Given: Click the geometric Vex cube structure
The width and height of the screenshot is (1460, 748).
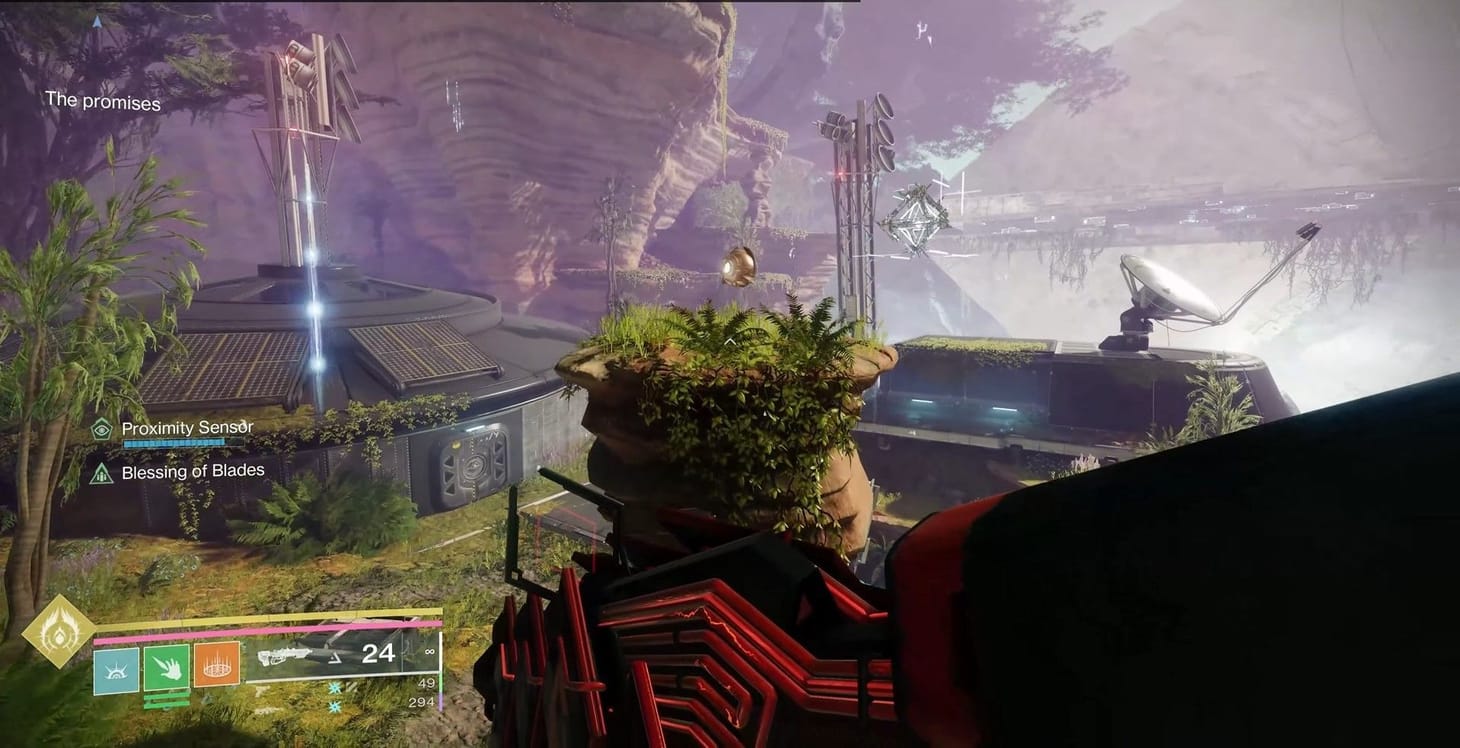Looking at the screenshot, I should pyautogui.click(x=917, y=220).
